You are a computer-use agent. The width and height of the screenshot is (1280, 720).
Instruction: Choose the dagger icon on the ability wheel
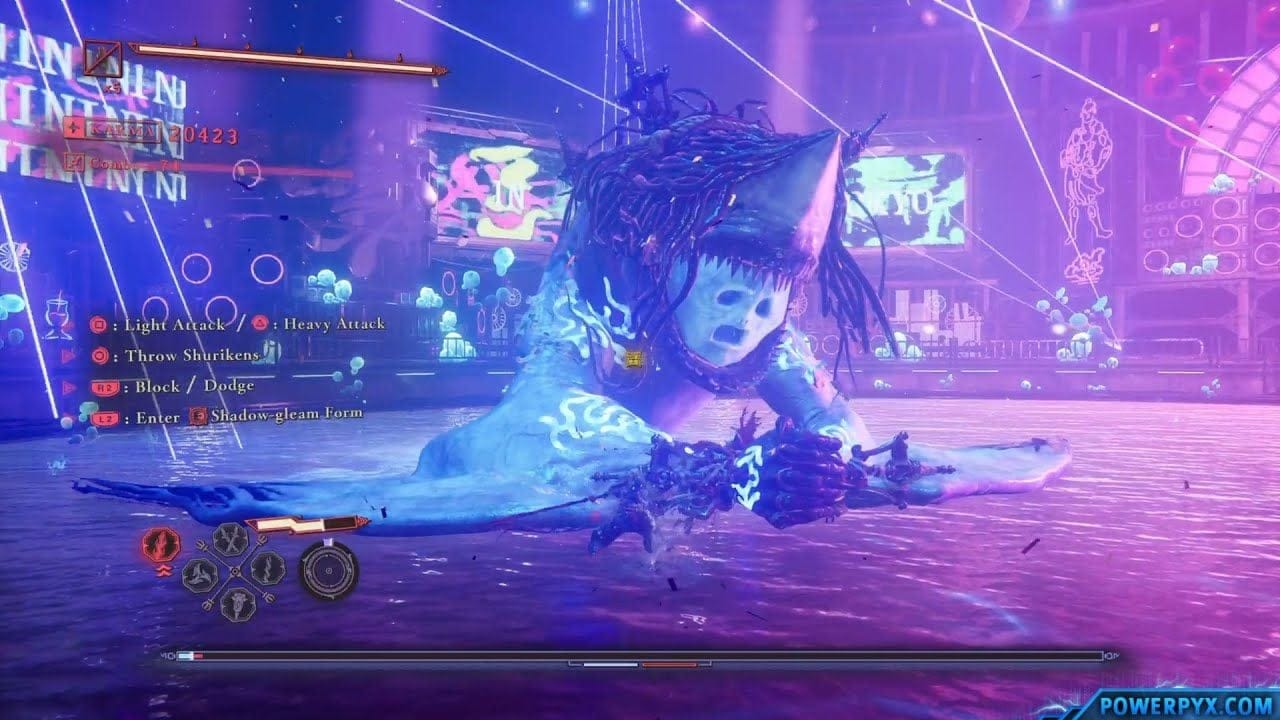(268, 567)
